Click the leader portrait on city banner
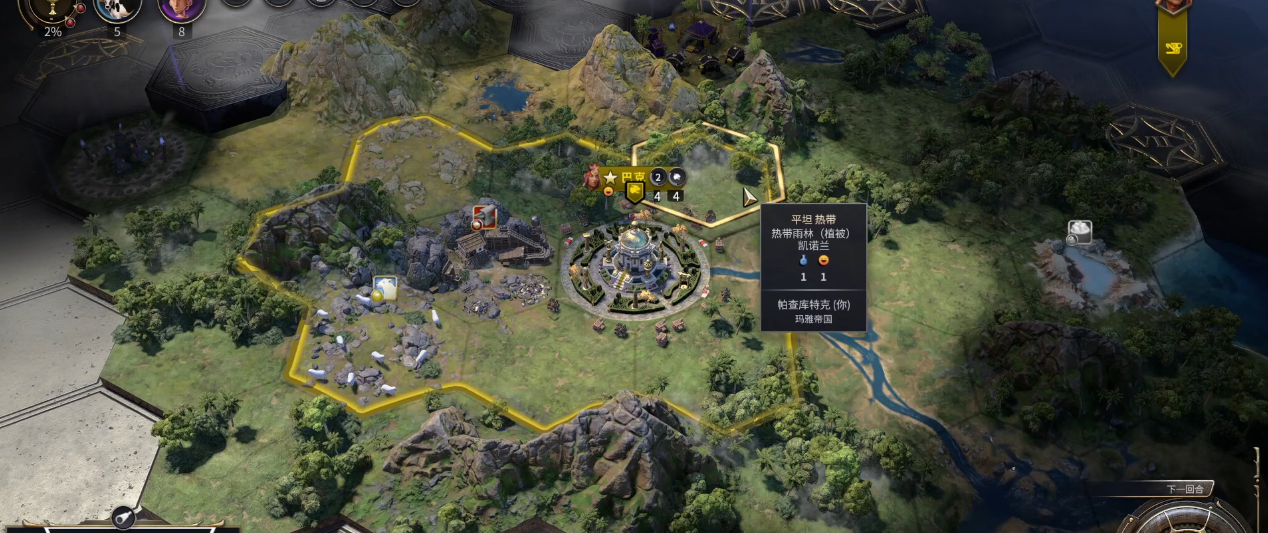 (594, 177)
